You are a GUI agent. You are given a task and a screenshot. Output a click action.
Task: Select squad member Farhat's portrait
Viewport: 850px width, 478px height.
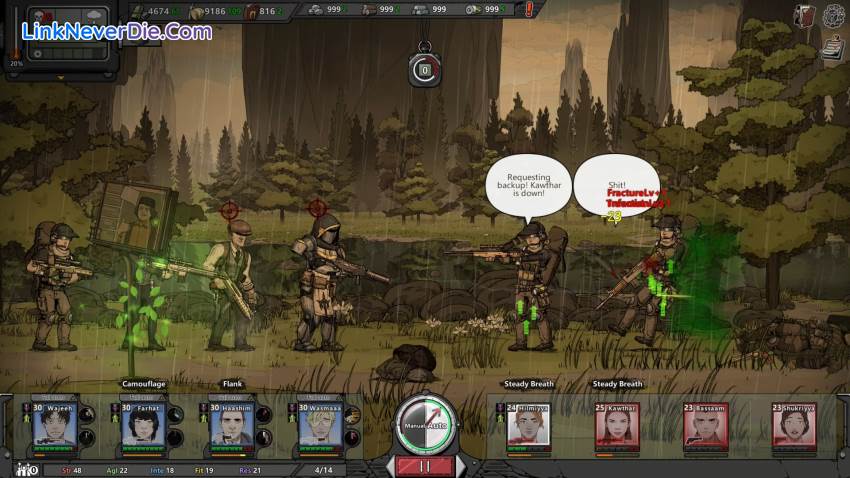[x=142, y=426]
